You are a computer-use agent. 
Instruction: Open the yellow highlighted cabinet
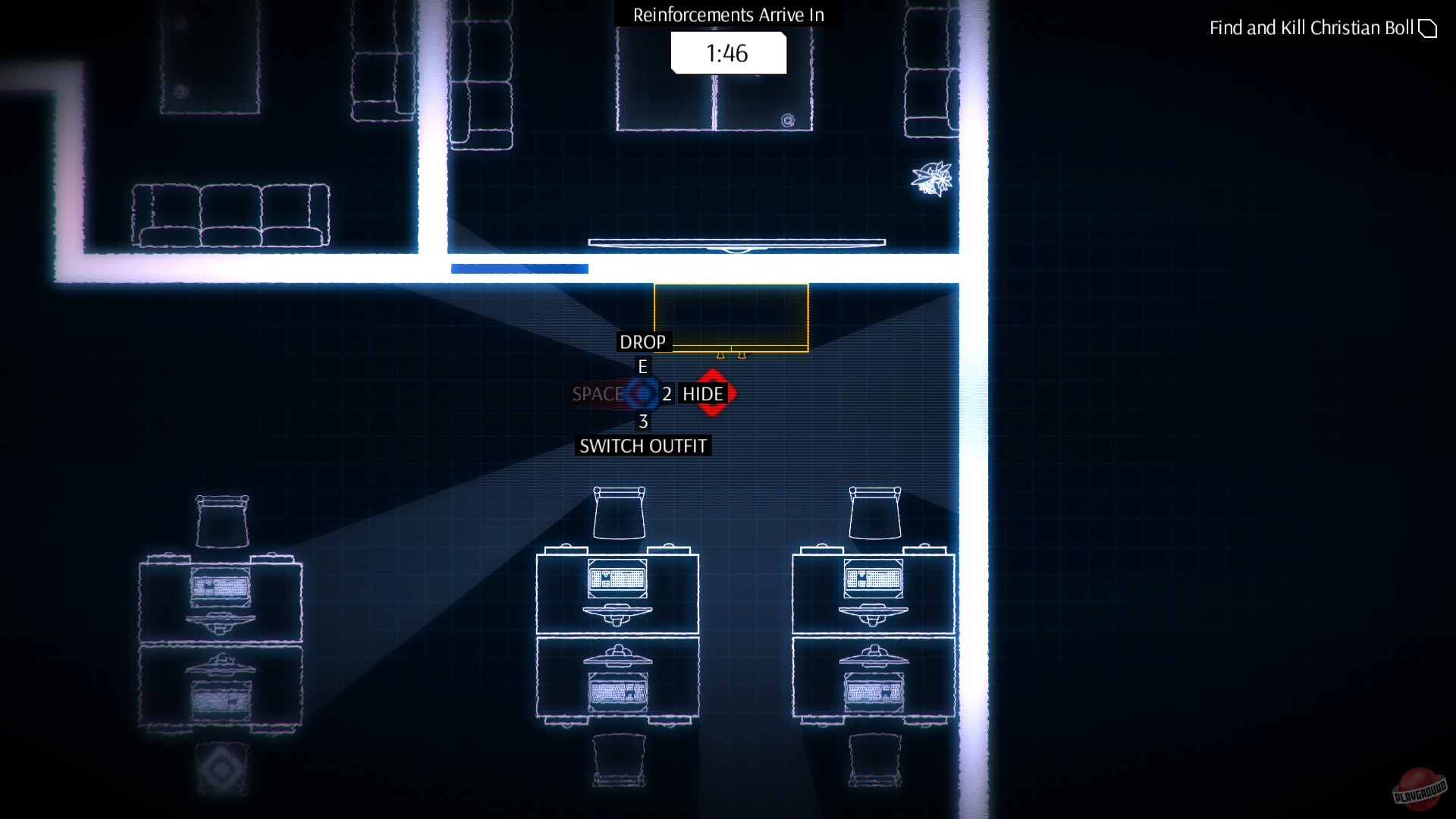tap(730, 318)
